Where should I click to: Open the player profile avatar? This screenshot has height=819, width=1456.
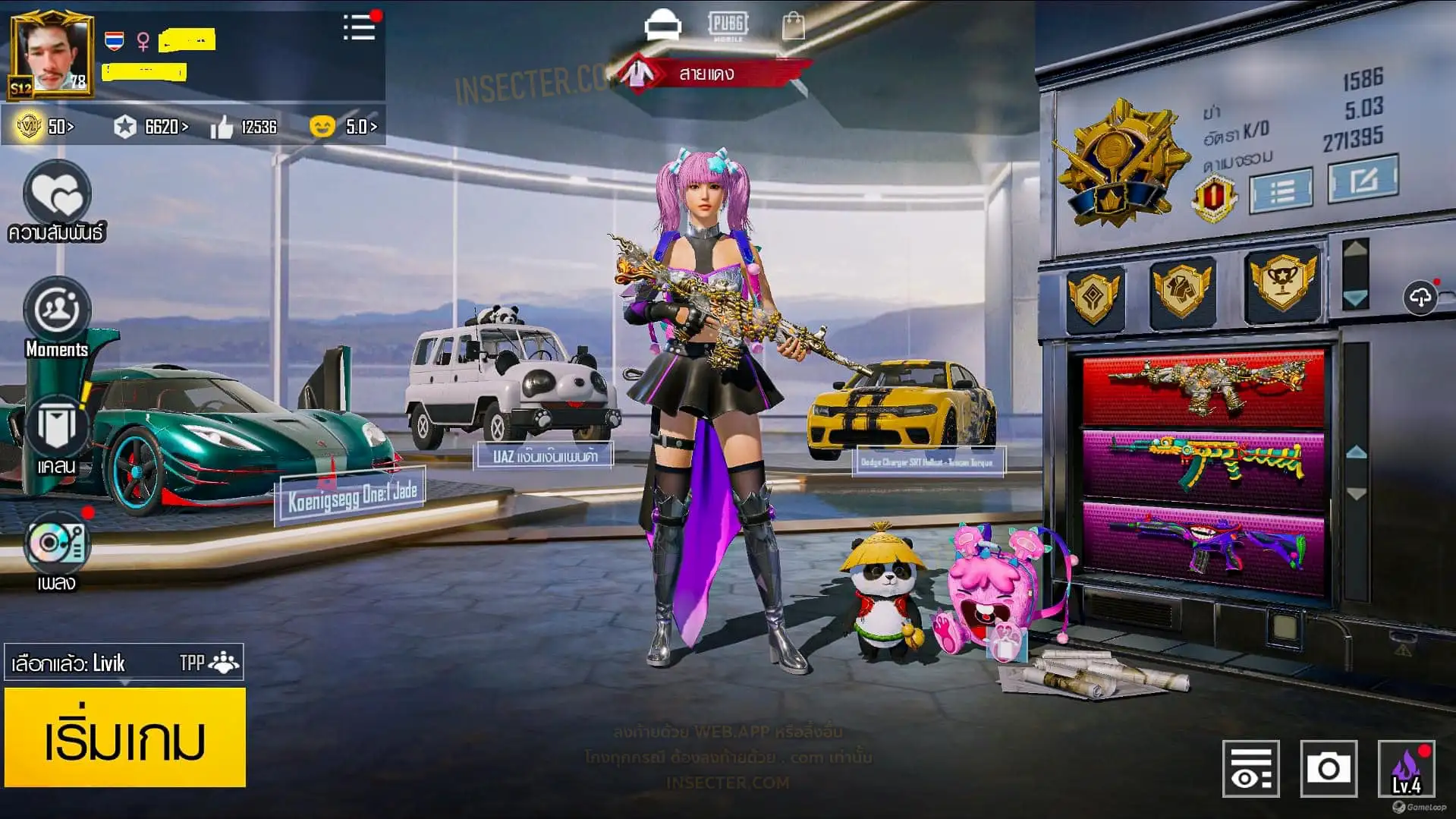pyautogui.click(x=52, y=56)
